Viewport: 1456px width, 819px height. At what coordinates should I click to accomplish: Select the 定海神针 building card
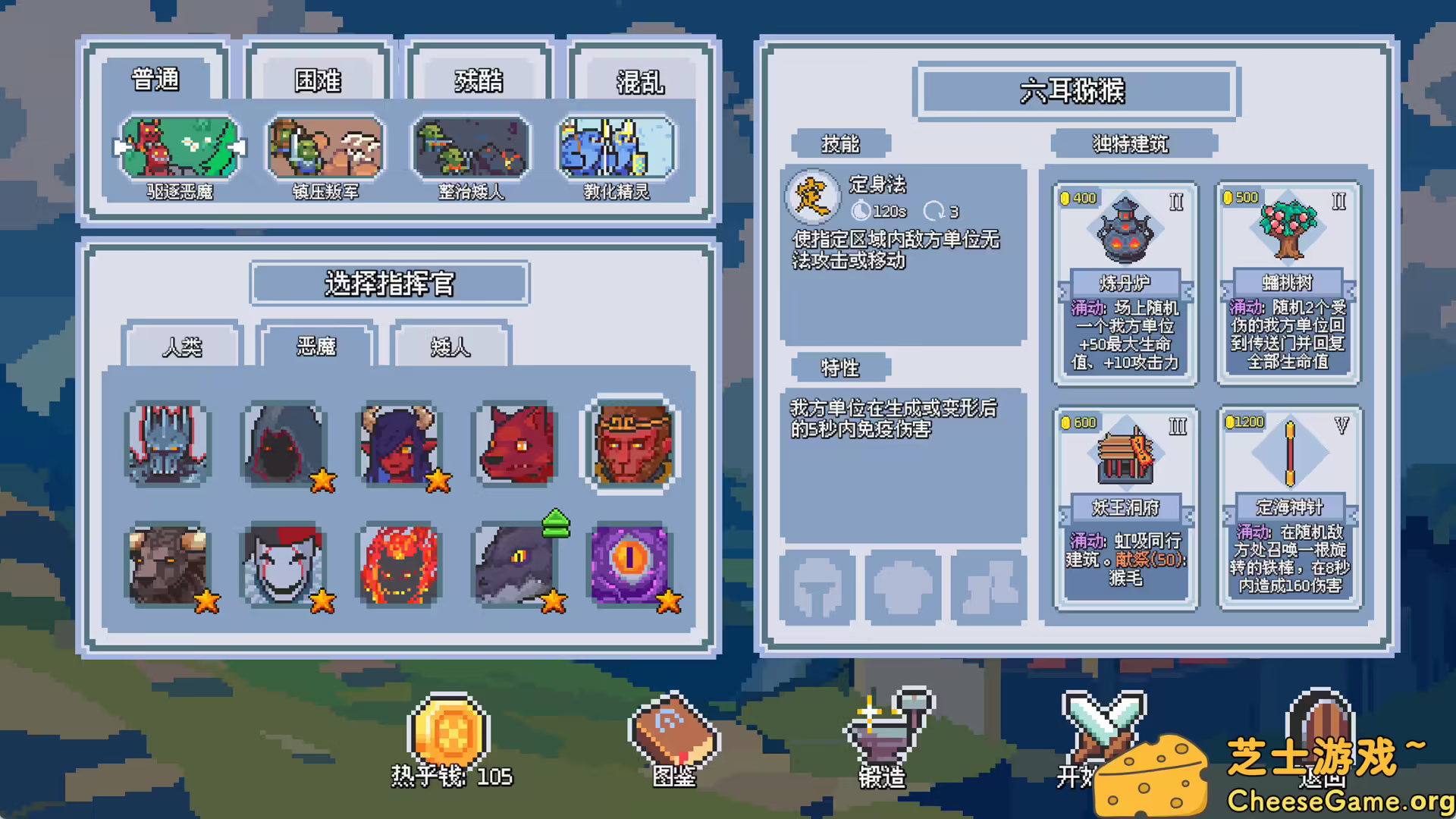click(1288, 504)
